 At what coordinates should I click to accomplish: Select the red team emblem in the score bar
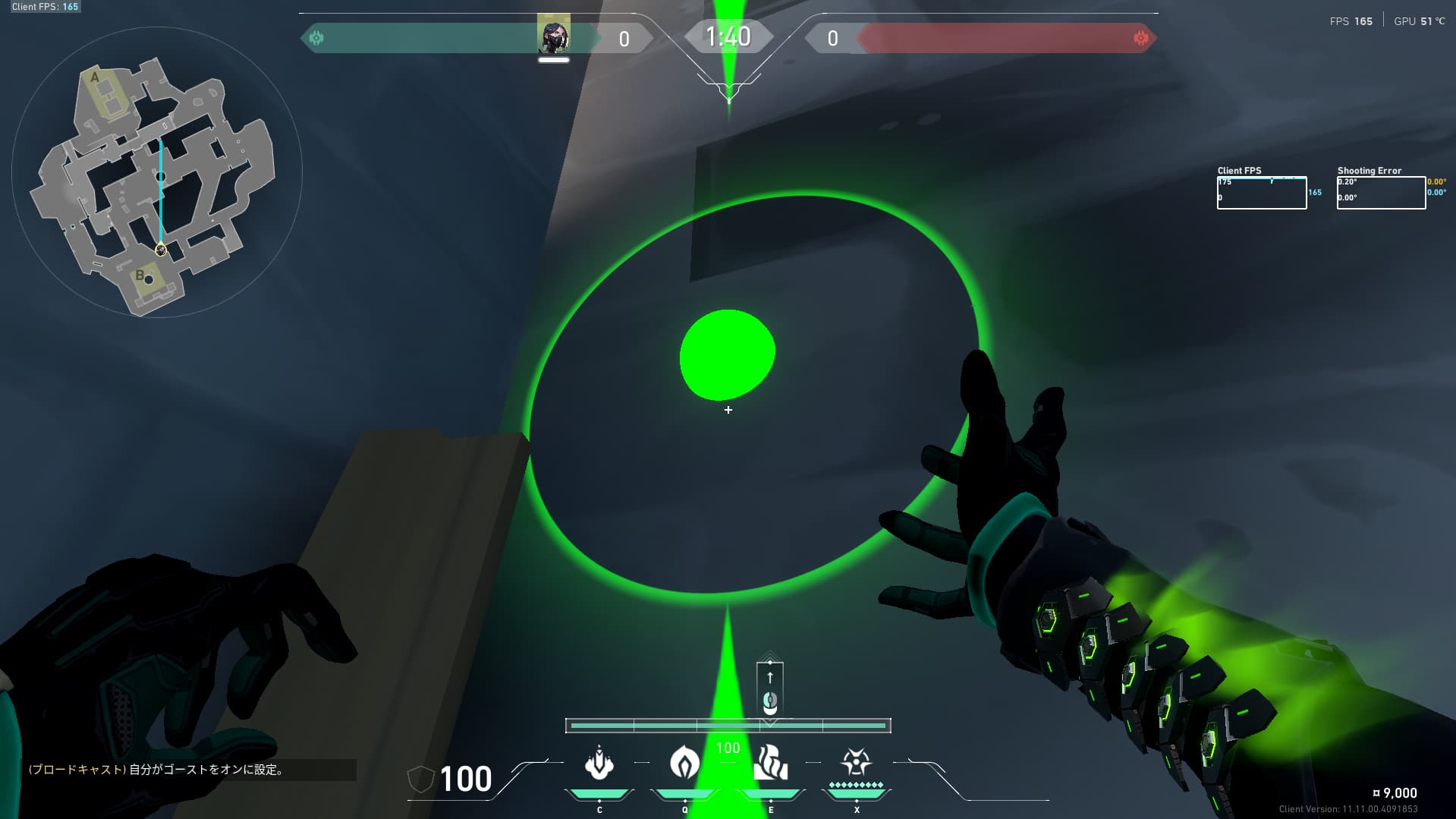point(1140,38)
